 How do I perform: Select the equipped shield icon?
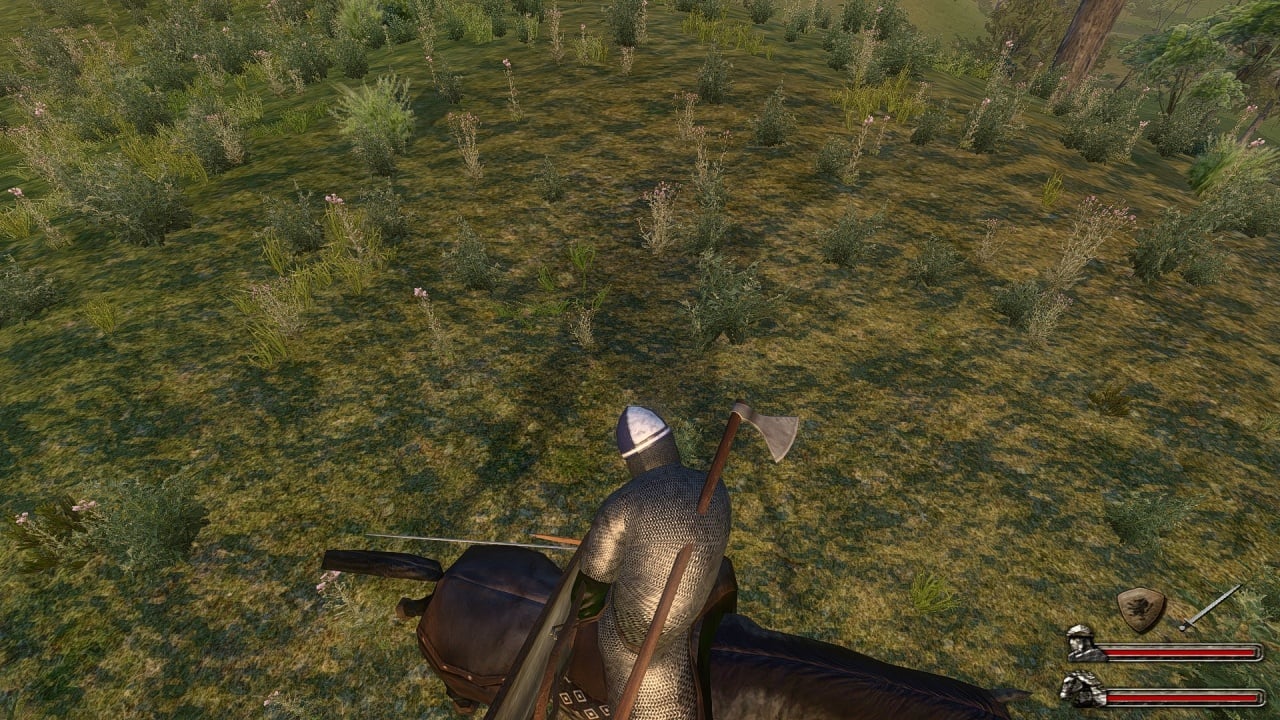point(1141,608)
